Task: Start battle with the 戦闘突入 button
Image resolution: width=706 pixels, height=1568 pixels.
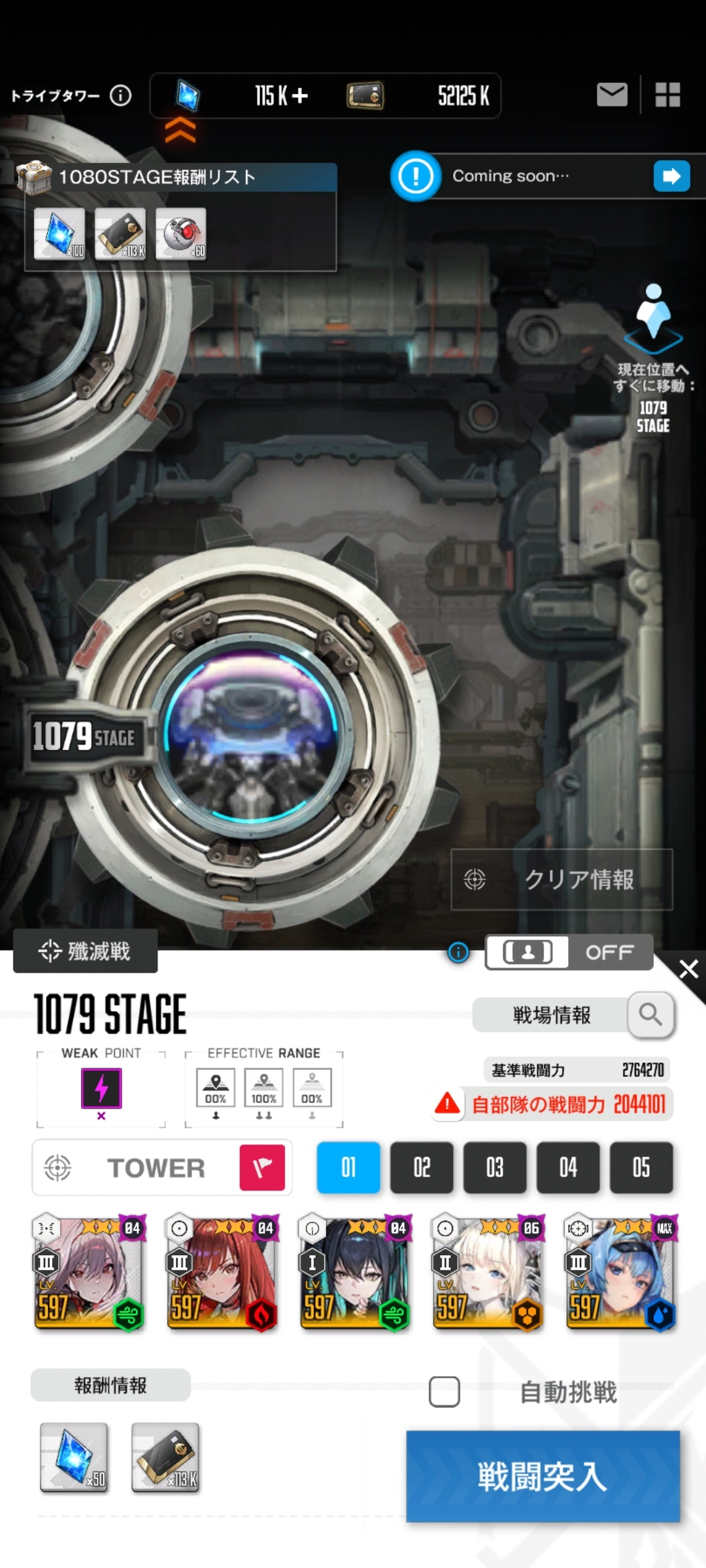Action: coord(543,1475)
